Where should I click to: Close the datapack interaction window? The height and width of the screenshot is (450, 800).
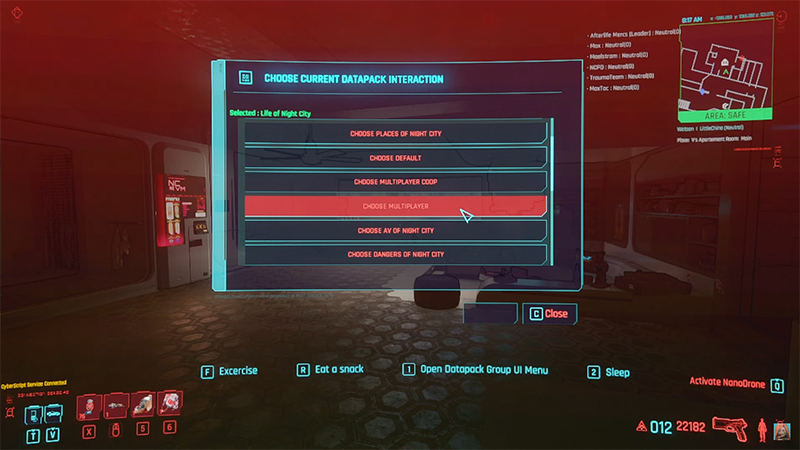tap(549, 313)
